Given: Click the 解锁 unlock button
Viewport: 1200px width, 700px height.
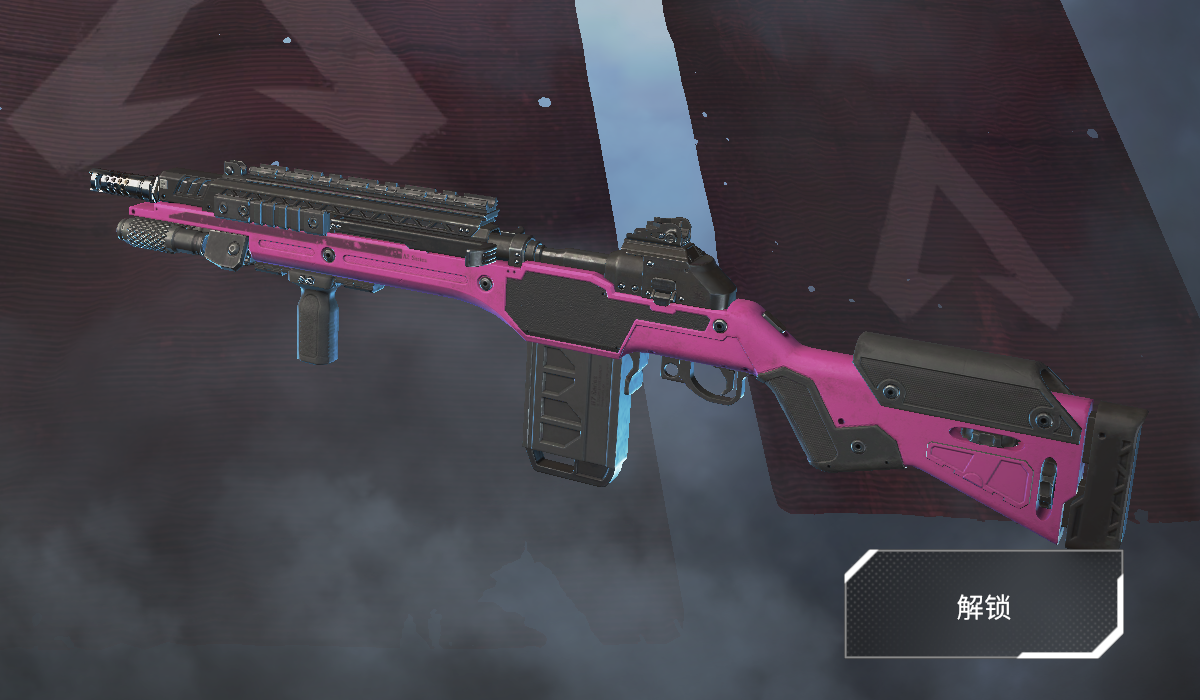Looking at the screenshot, I should pos(983,604).
